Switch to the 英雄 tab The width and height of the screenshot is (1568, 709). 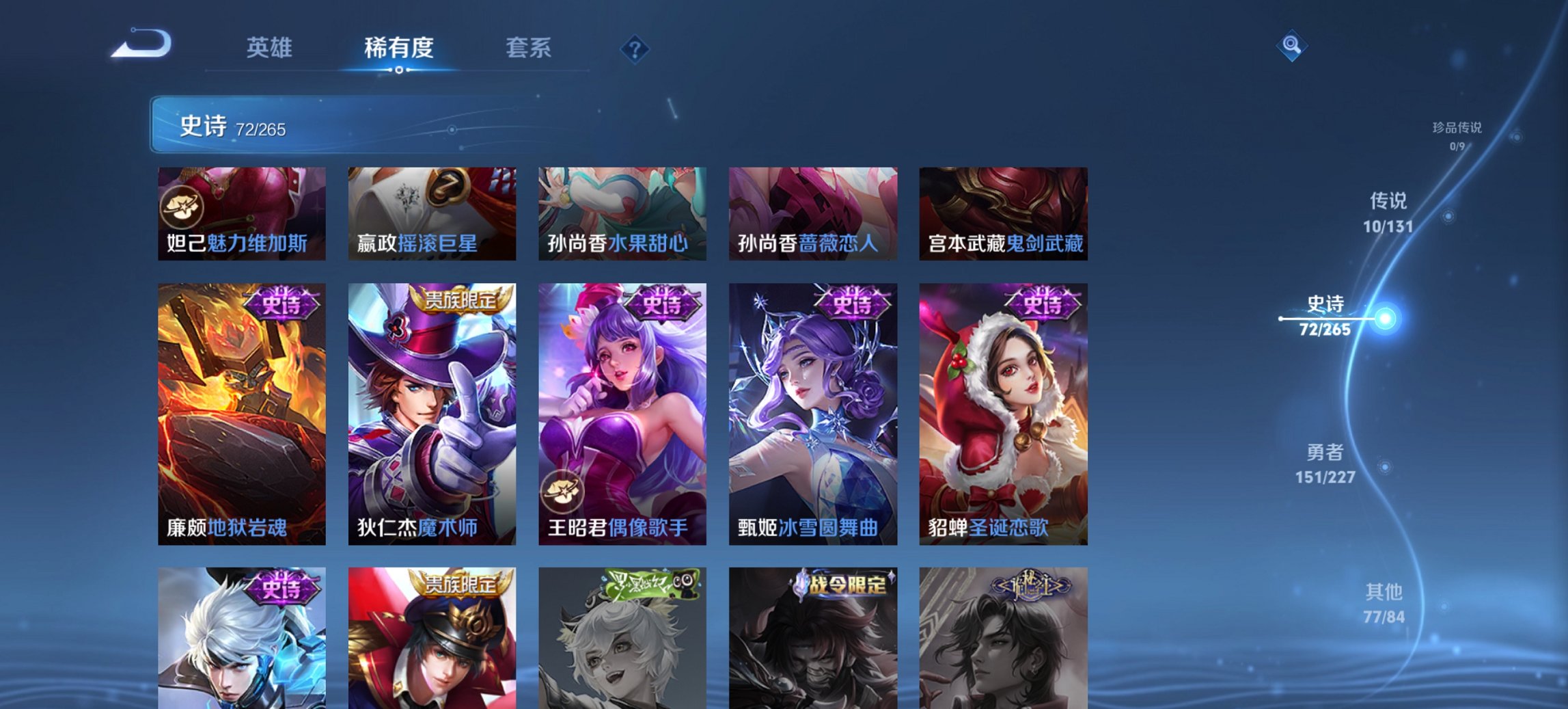(272, 48)
